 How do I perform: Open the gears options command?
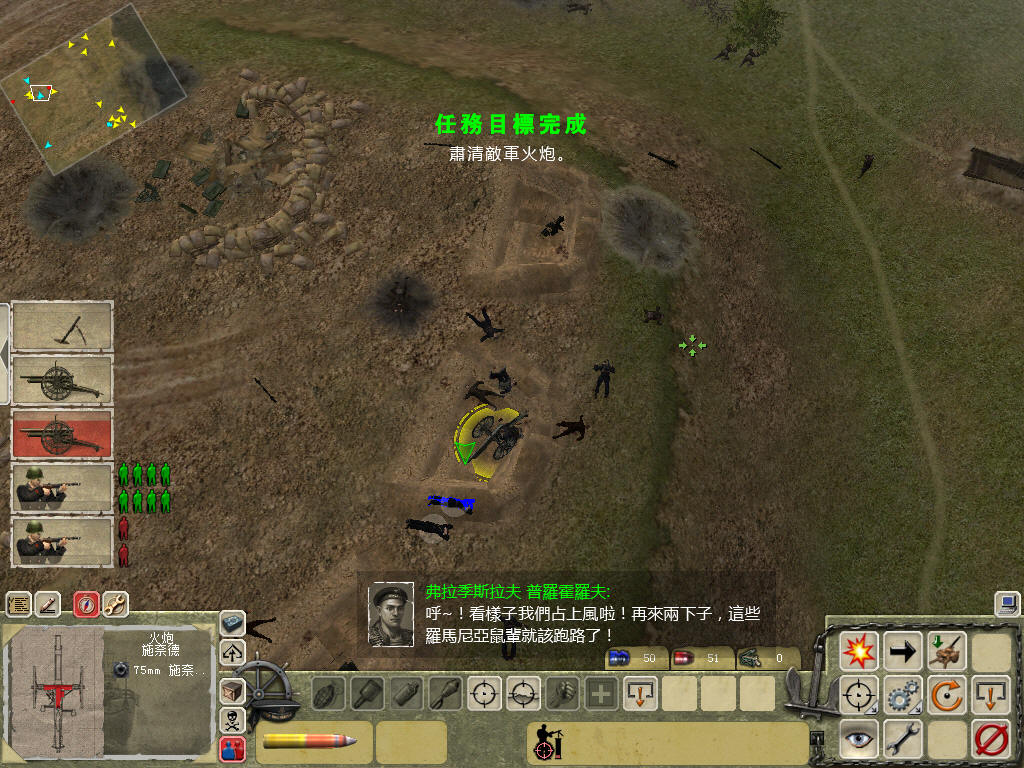point(903,694)
